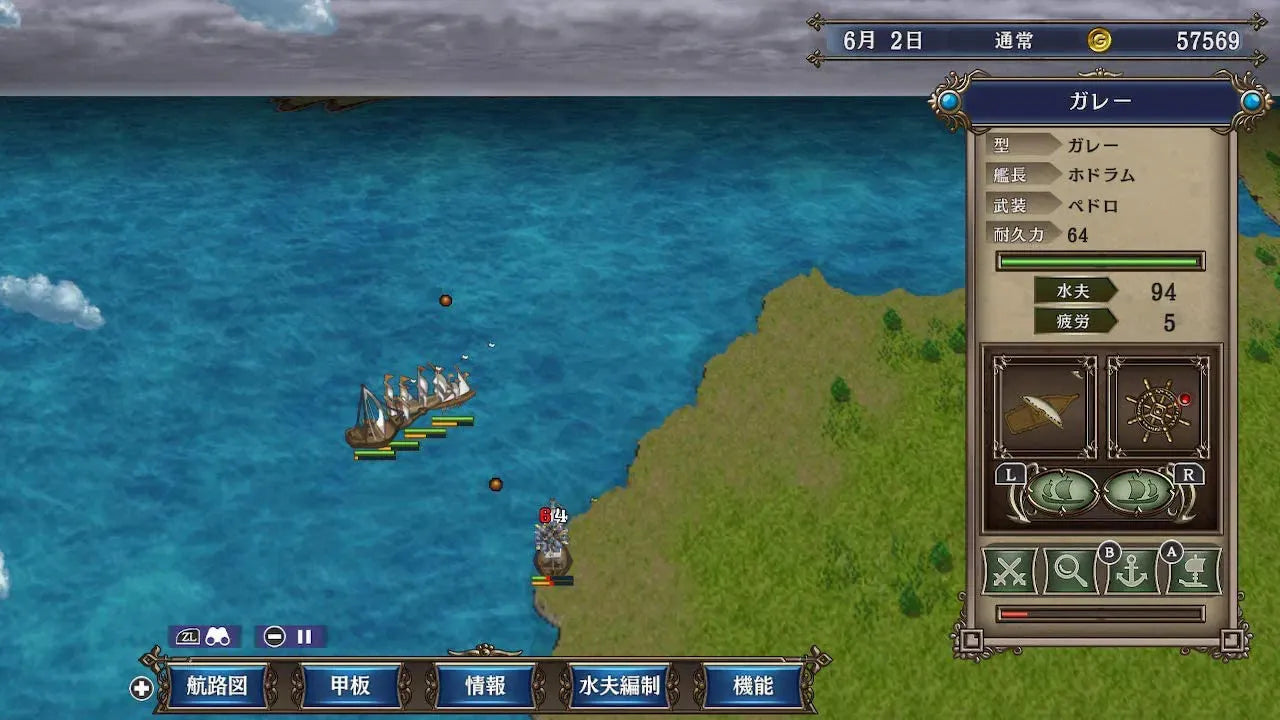Drop anchor with the anchor button
The width and height of the screenshot is (1280, 720).
pos(1131,573)
